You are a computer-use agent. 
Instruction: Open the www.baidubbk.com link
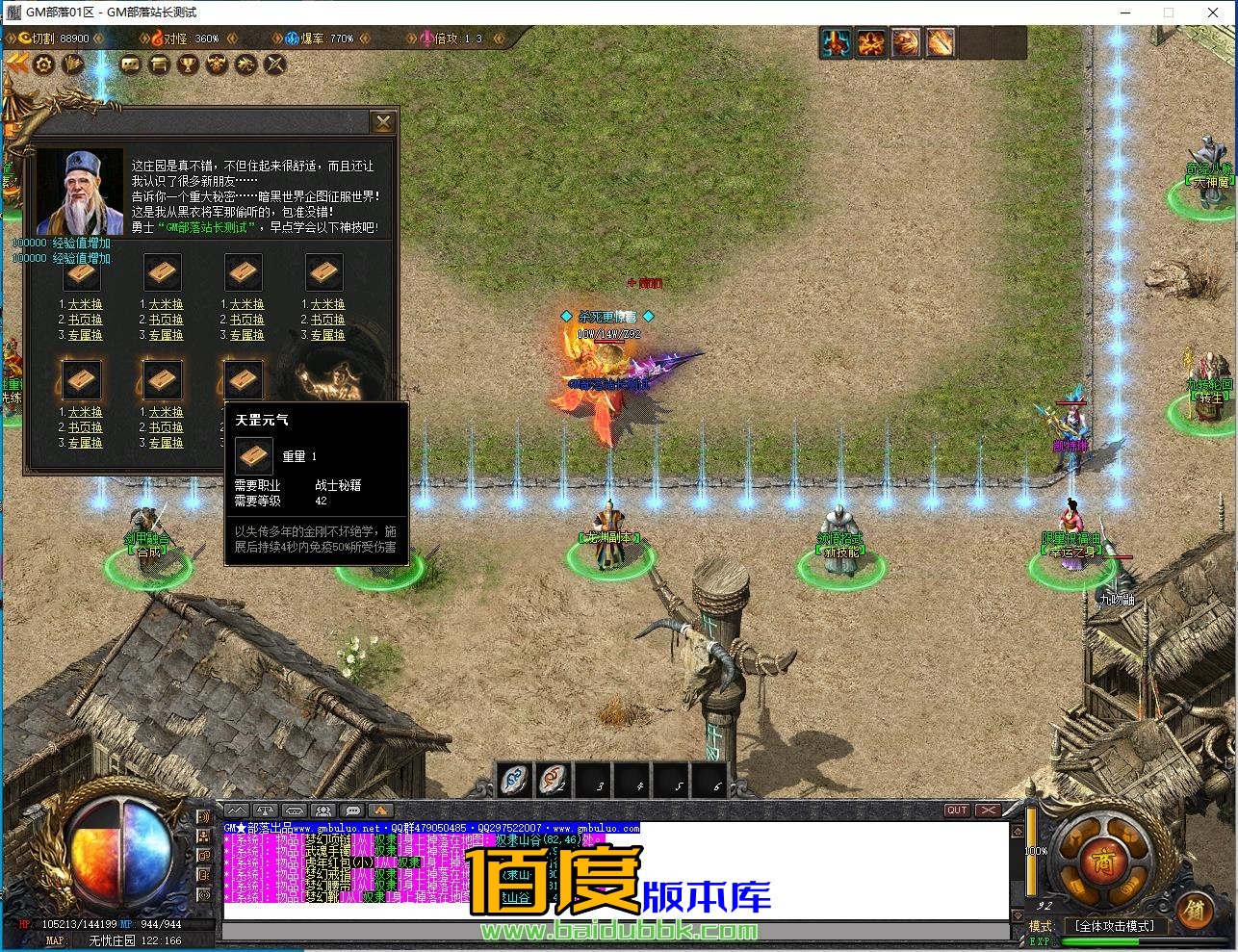619,932
